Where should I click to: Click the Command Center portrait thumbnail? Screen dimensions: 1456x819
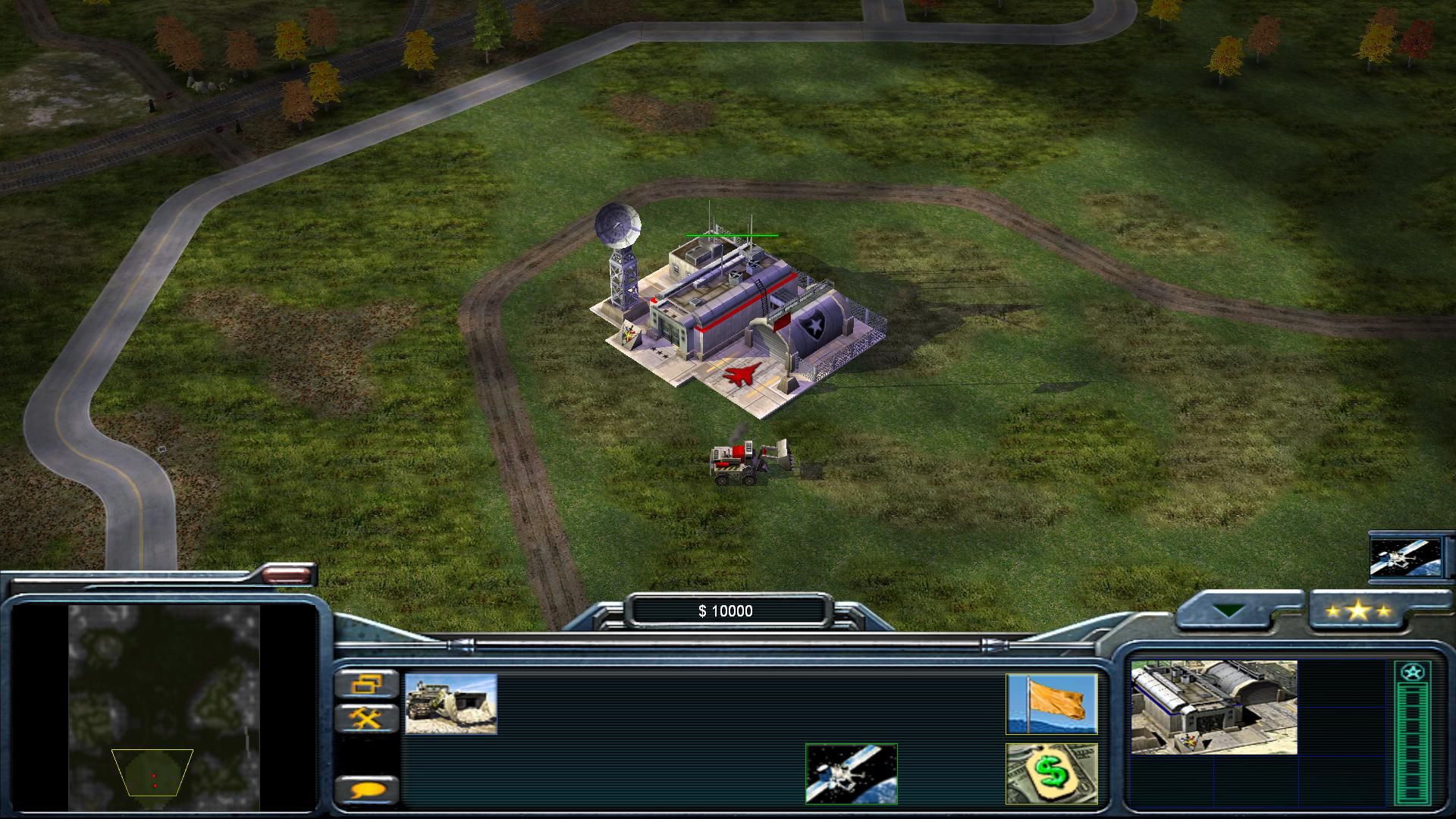pos(1213,707)
